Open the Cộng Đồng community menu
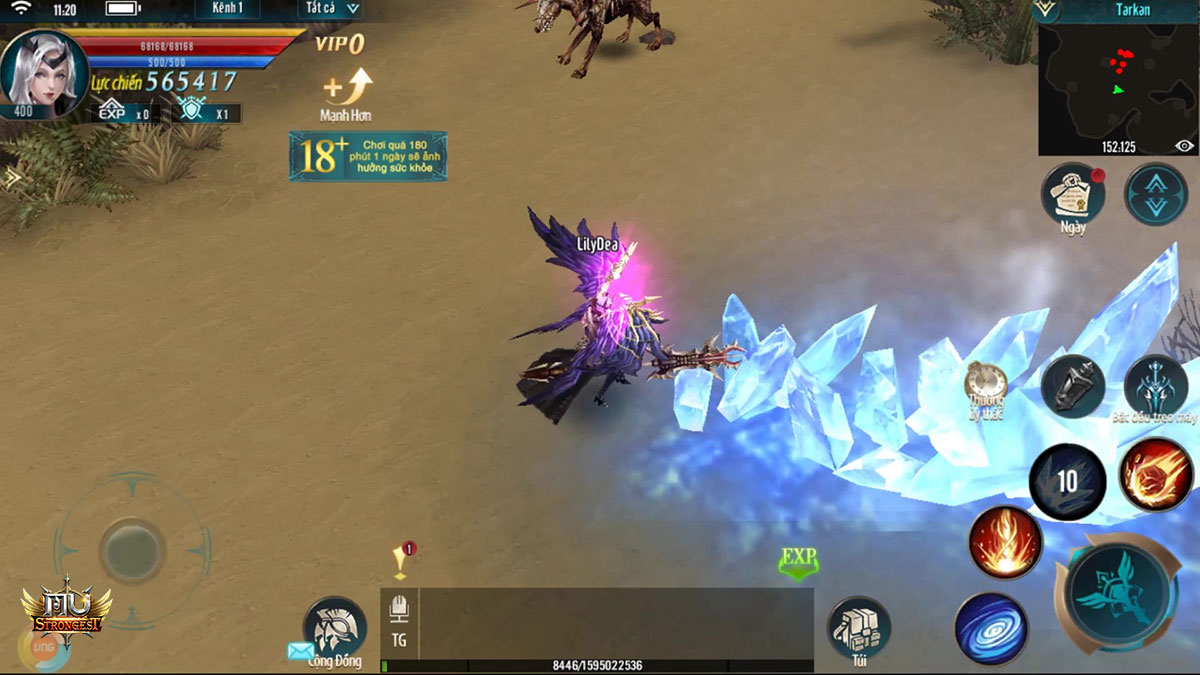The image size is (1200, 675). point(334,628)
